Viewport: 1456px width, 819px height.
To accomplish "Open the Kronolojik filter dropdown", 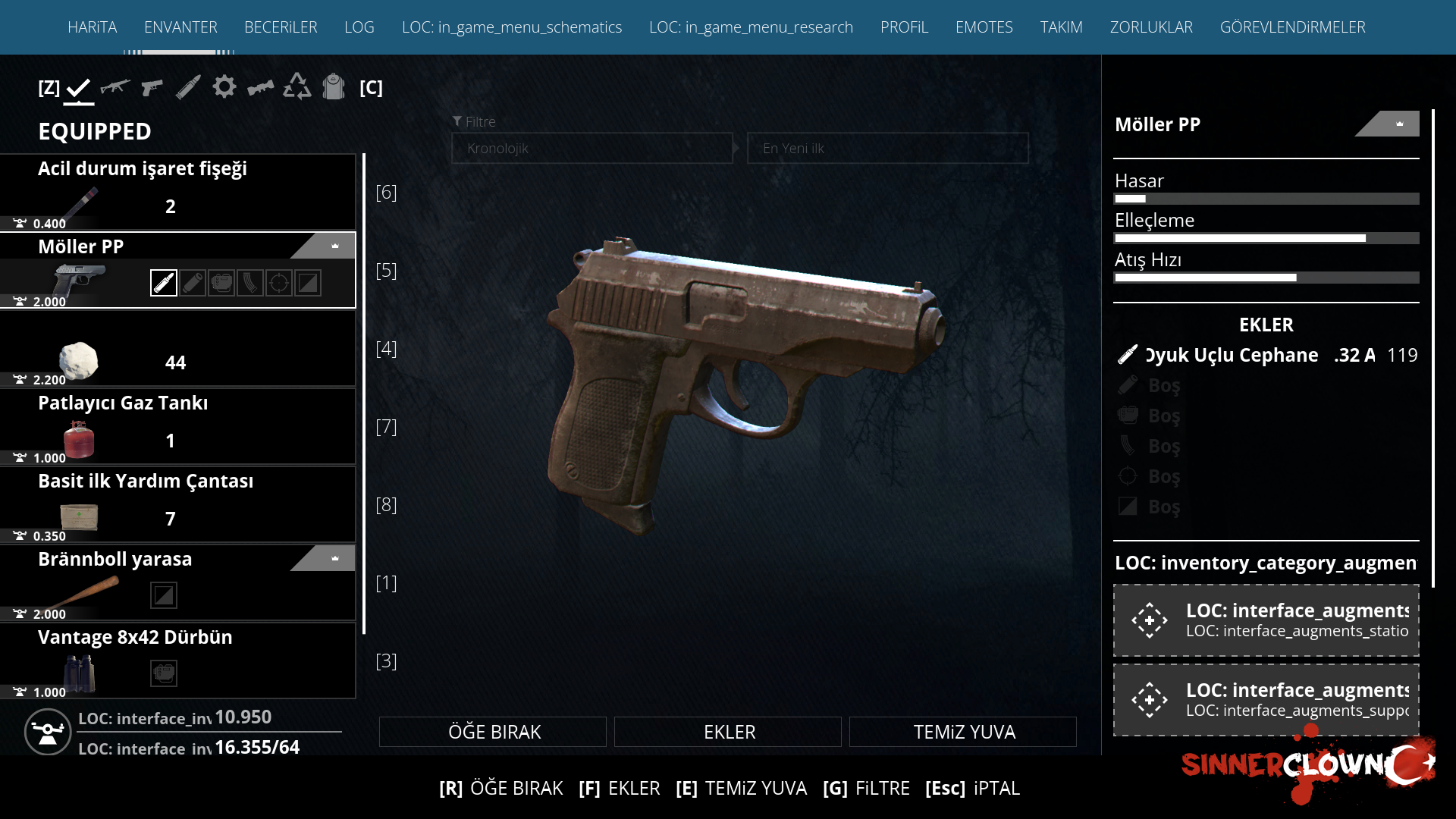I will click(x=592, y=149).
